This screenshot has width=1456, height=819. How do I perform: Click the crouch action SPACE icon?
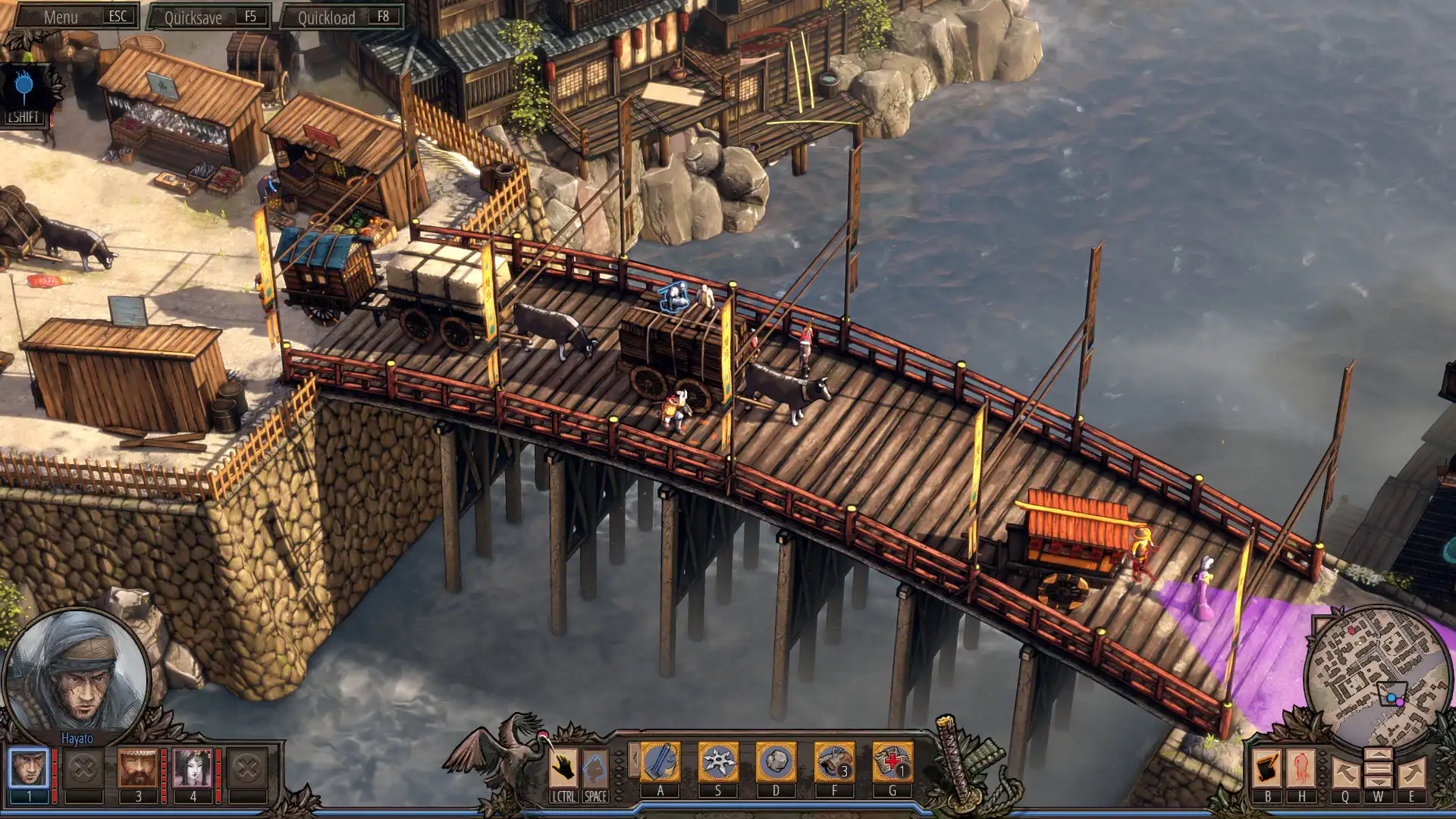tap(595, 766)
